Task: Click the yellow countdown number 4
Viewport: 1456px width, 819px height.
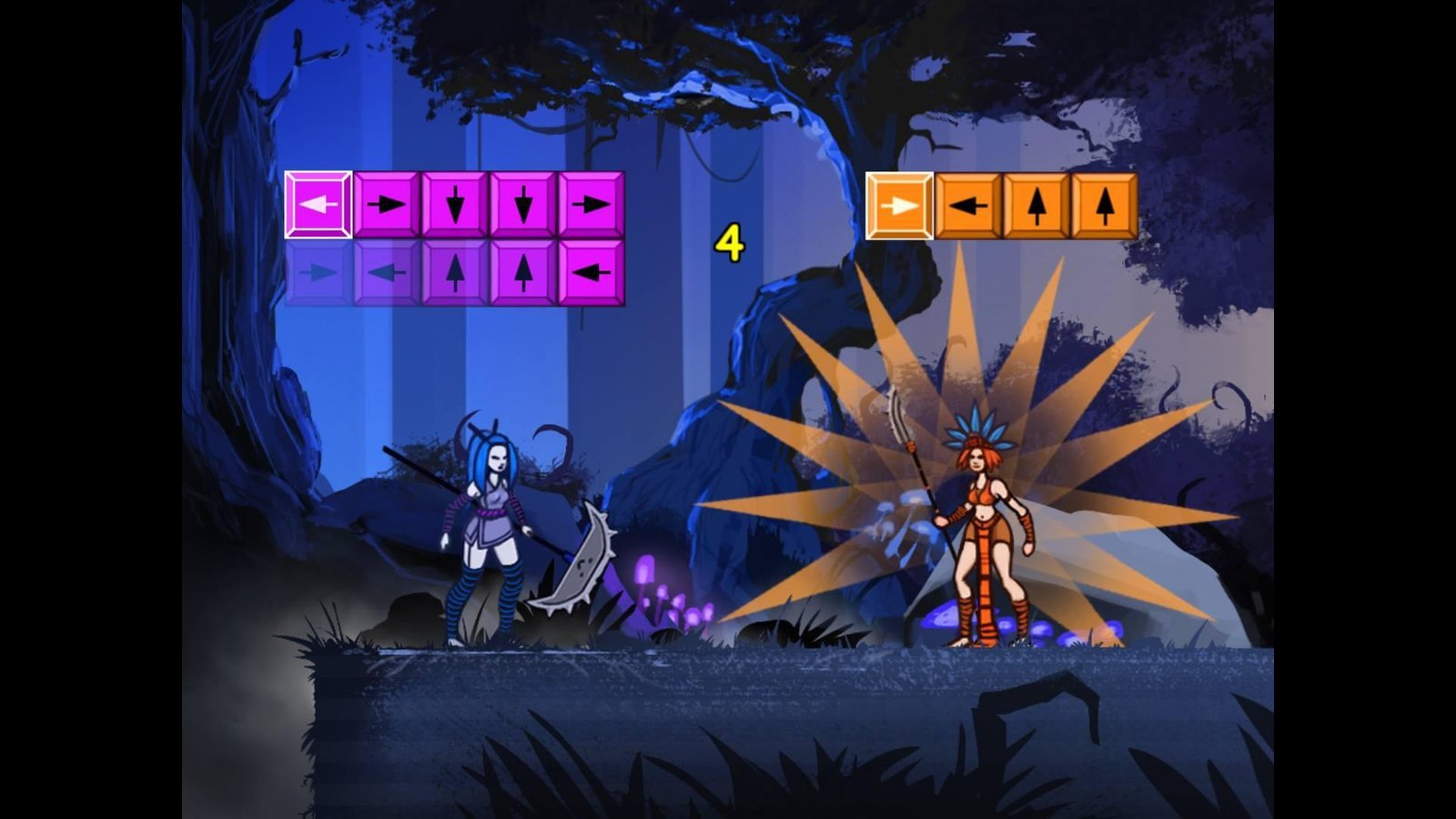Action: coord(729,240)
